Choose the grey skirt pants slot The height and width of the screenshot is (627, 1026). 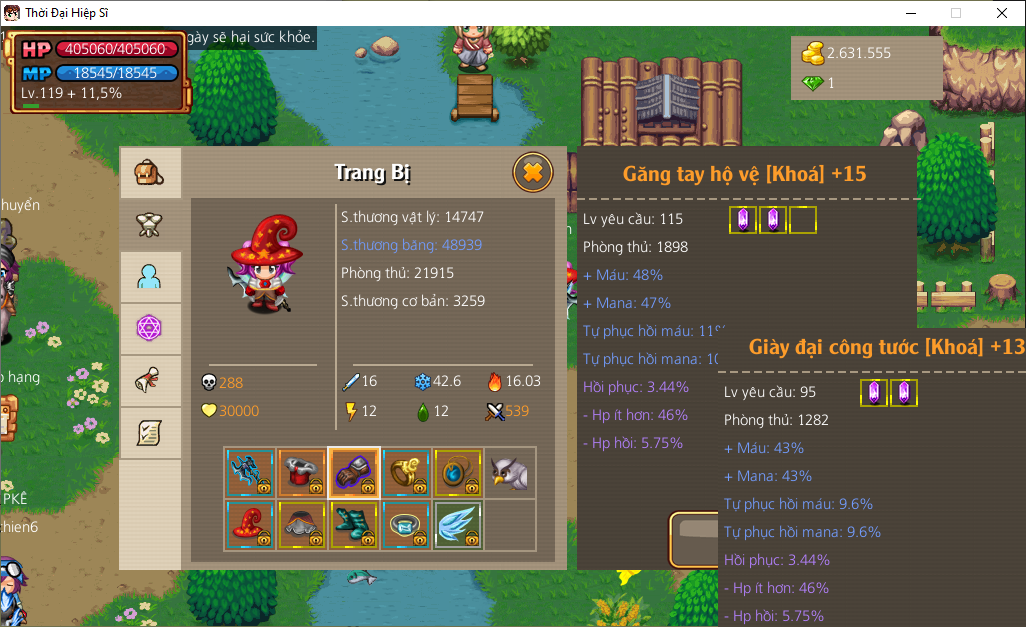(302, 524)
